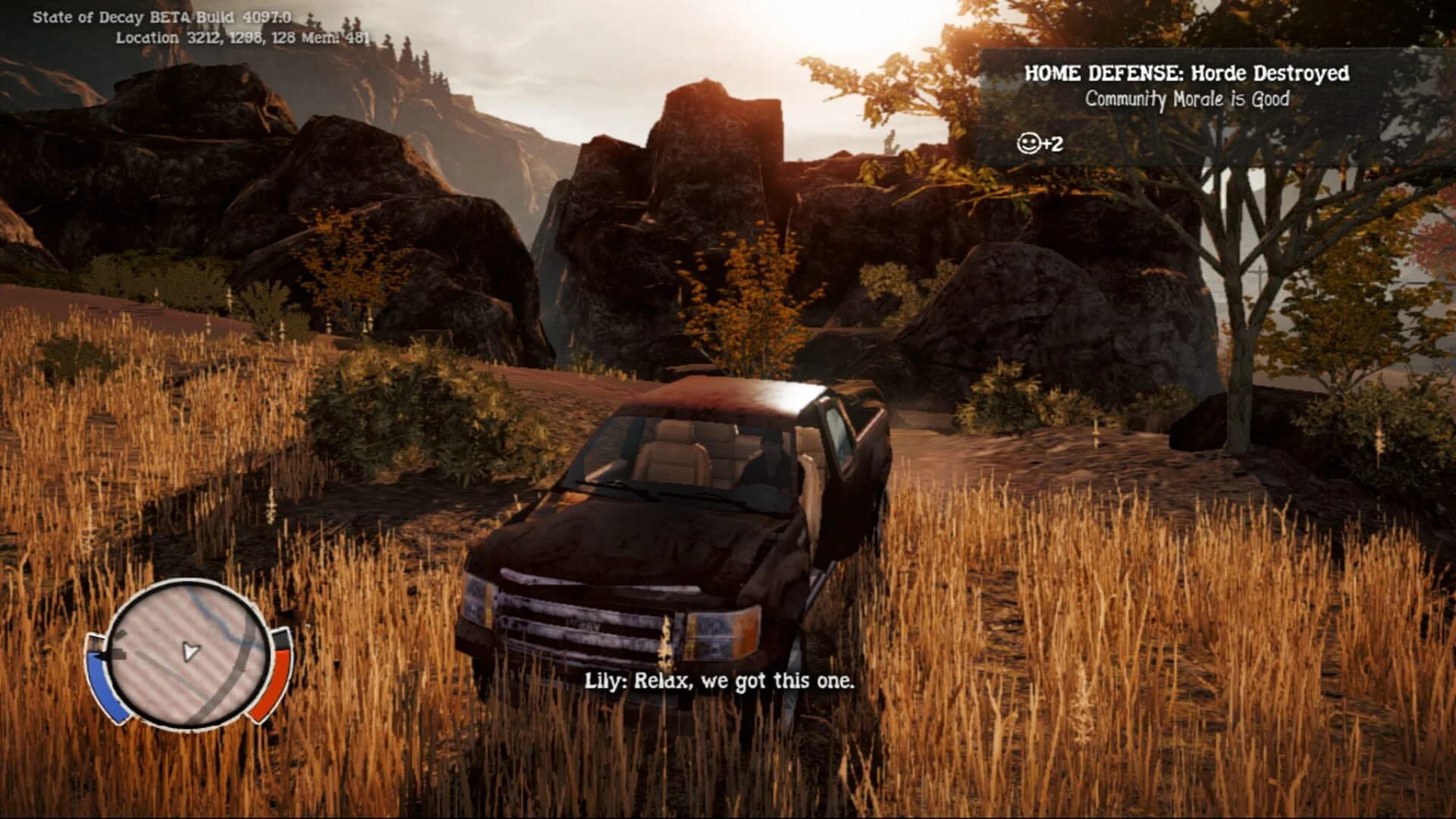Click the dark map marker left of player arrow
This screenshot has height=819, width=1456.
(x=120, y=652)
